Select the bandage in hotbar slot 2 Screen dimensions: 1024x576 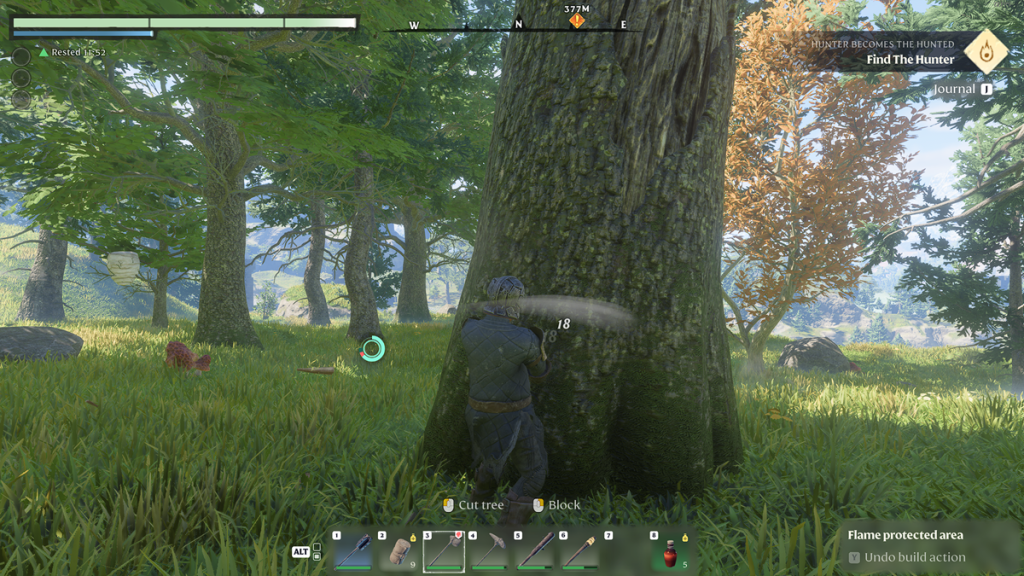tap(399, 551)
